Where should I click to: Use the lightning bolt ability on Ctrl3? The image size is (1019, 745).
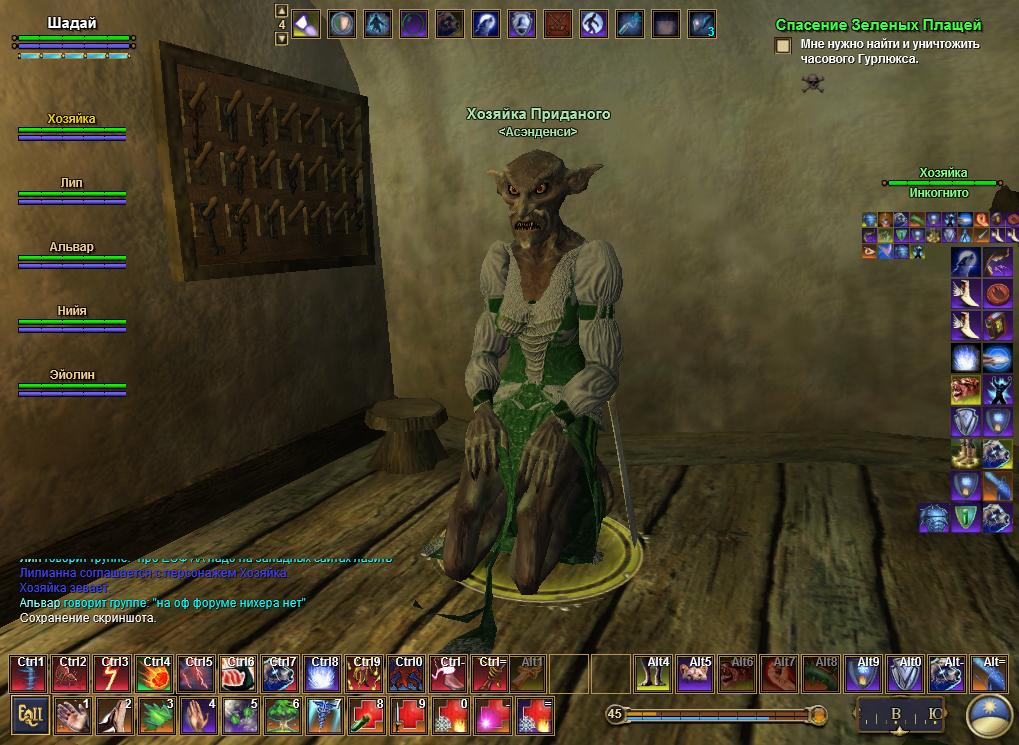[x=115, y=673]
